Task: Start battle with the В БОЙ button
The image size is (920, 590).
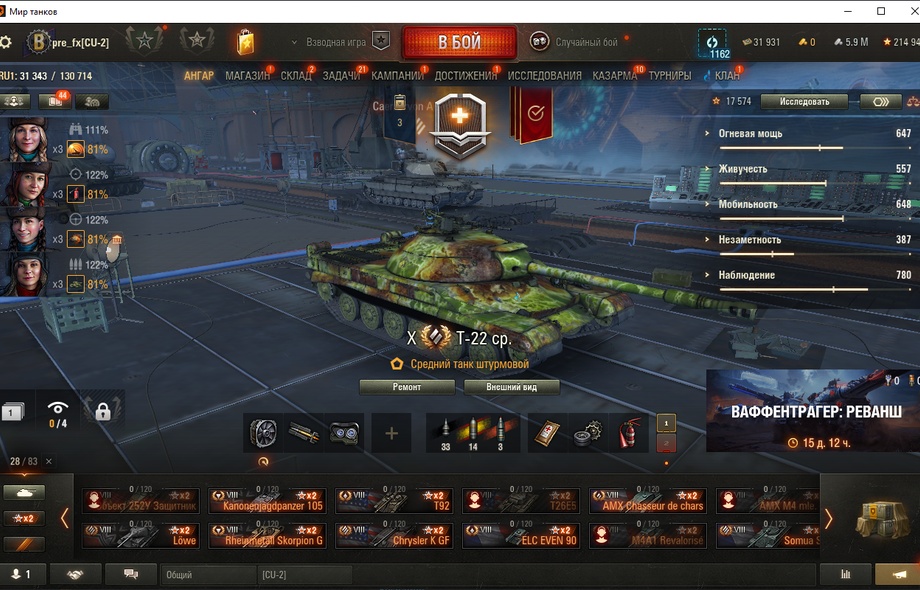Action: (x=459, y=43)
